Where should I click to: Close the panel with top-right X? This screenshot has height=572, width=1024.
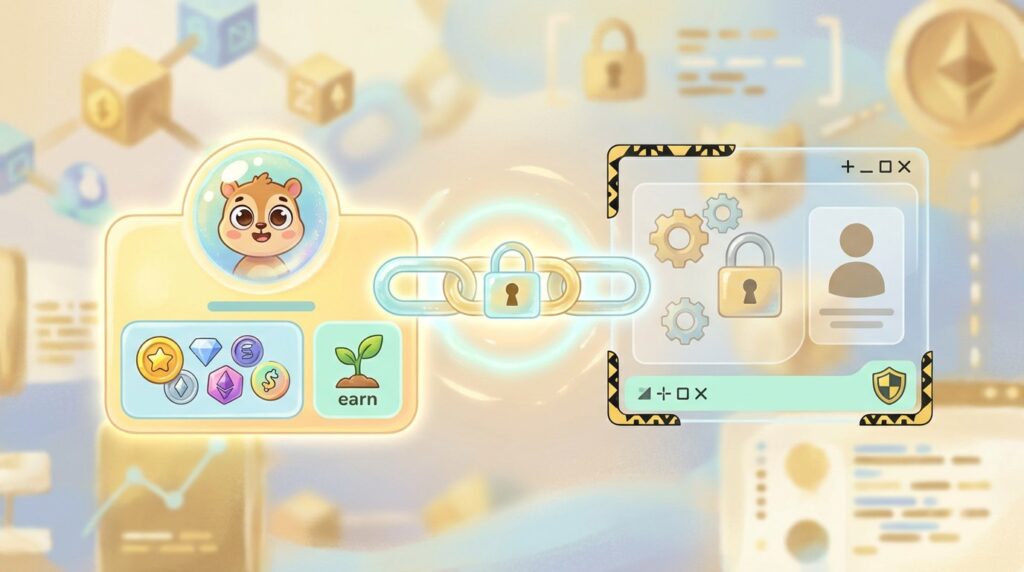(905, 167)
